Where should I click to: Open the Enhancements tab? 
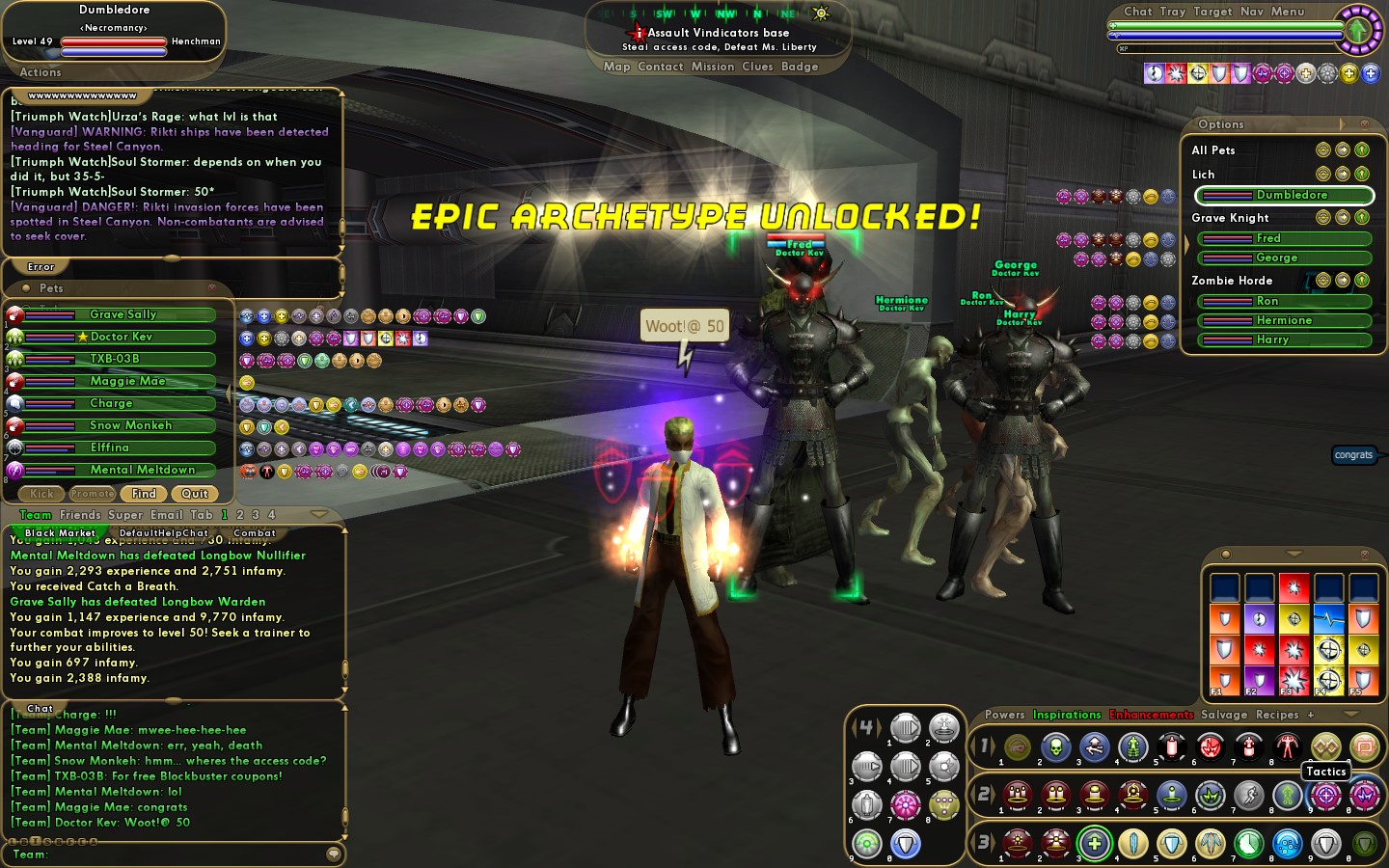coord(1151,715)
